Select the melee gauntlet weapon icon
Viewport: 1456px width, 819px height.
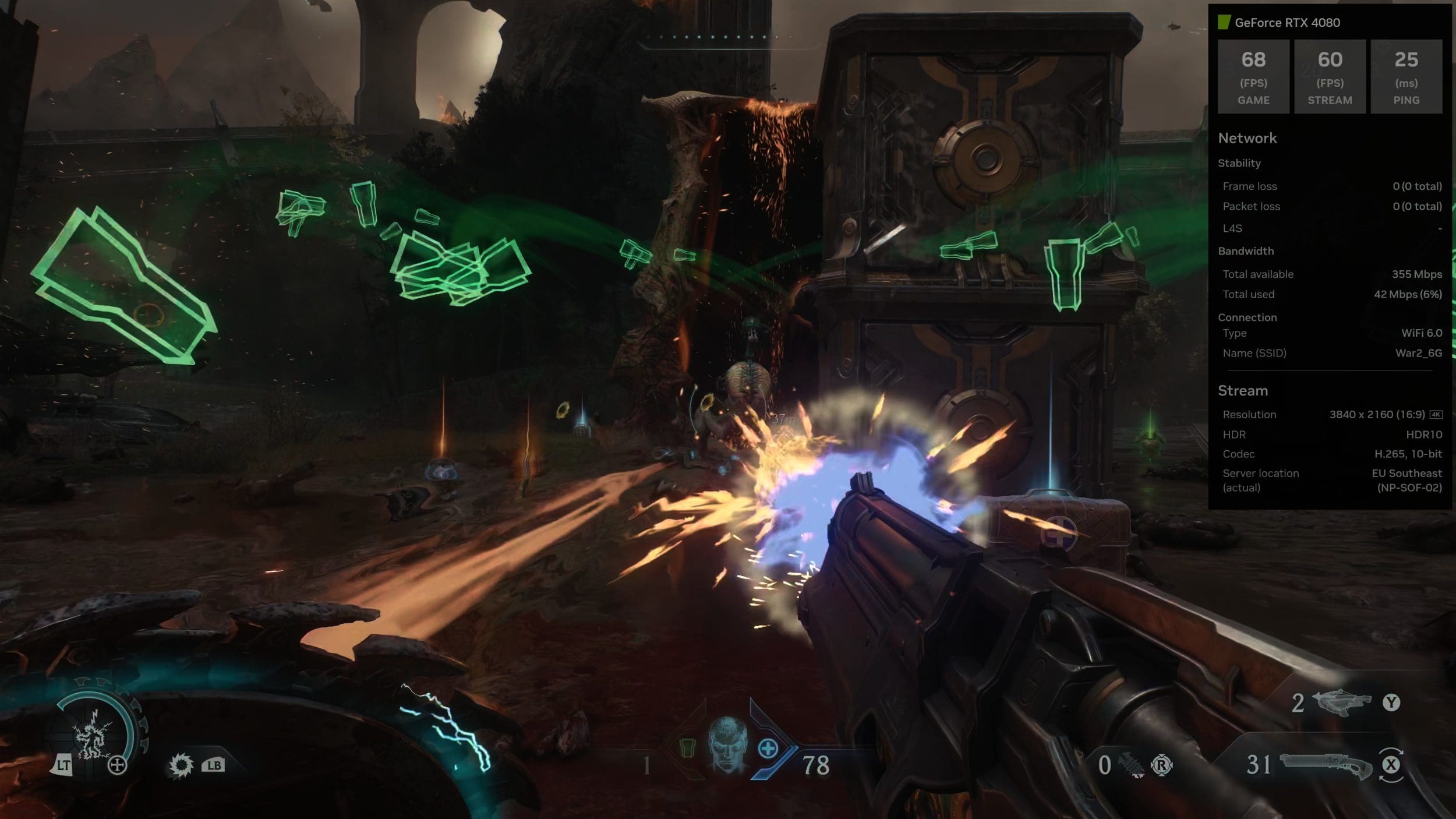(x=1130, y=765)
